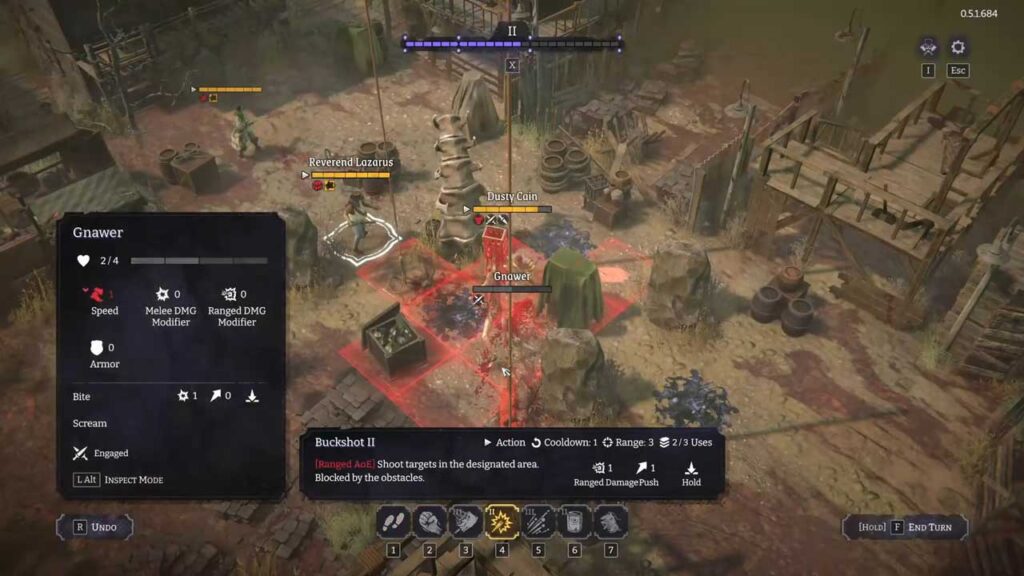Choose the seventh hotbar ability icon

point(610,521)
